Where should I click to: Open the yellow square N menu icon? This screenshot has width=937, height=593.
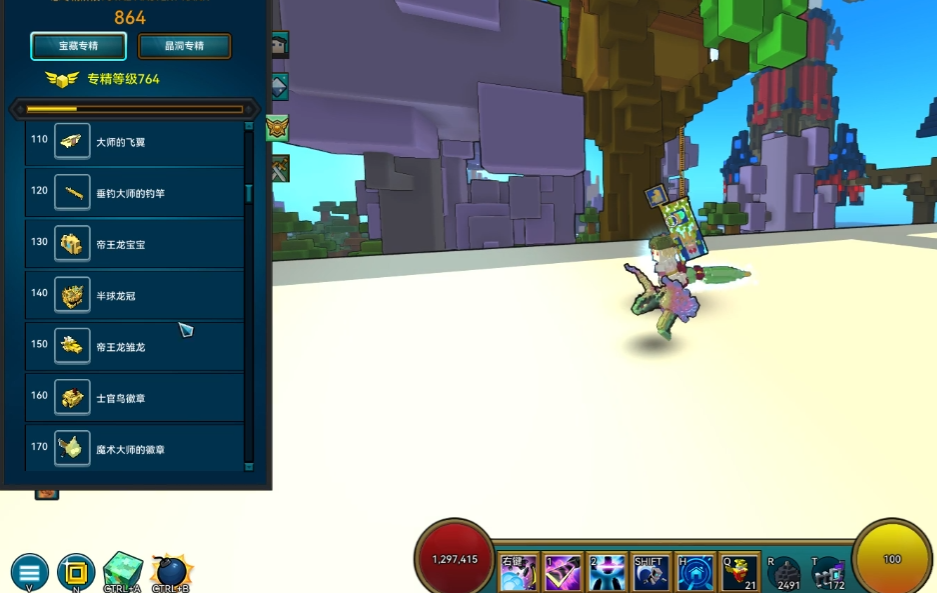[x=76, y=572]
